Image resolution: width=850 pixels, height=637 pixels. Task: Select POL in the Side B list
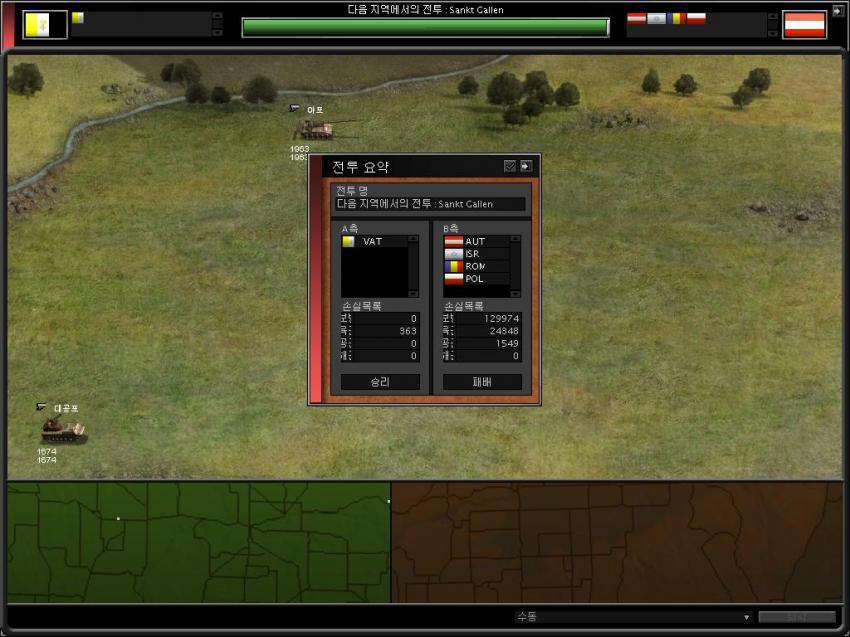point(474,279)
